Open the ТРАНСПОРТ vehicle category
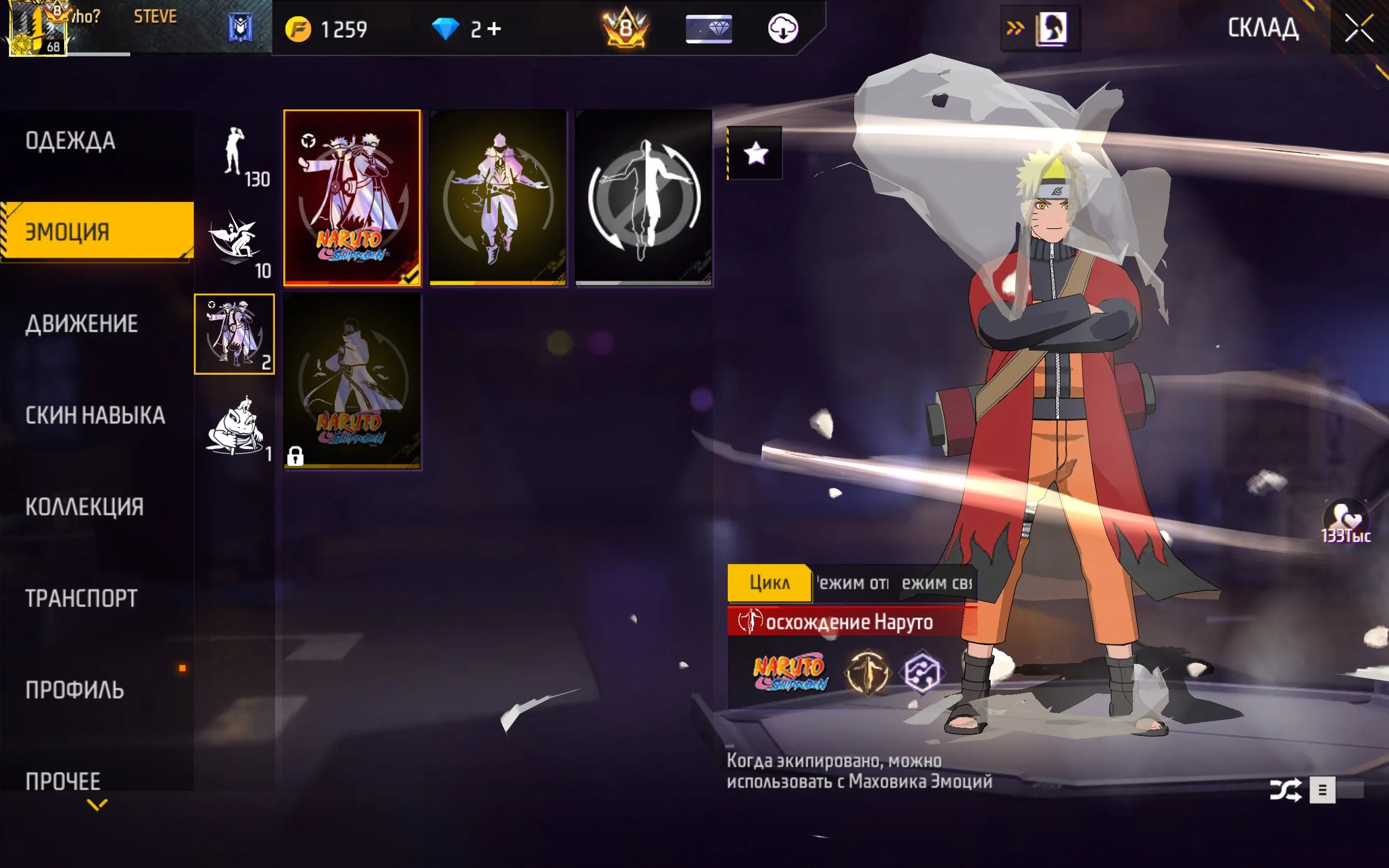Viewport: 1389px width, 868px height. click(x=82, y=598)
